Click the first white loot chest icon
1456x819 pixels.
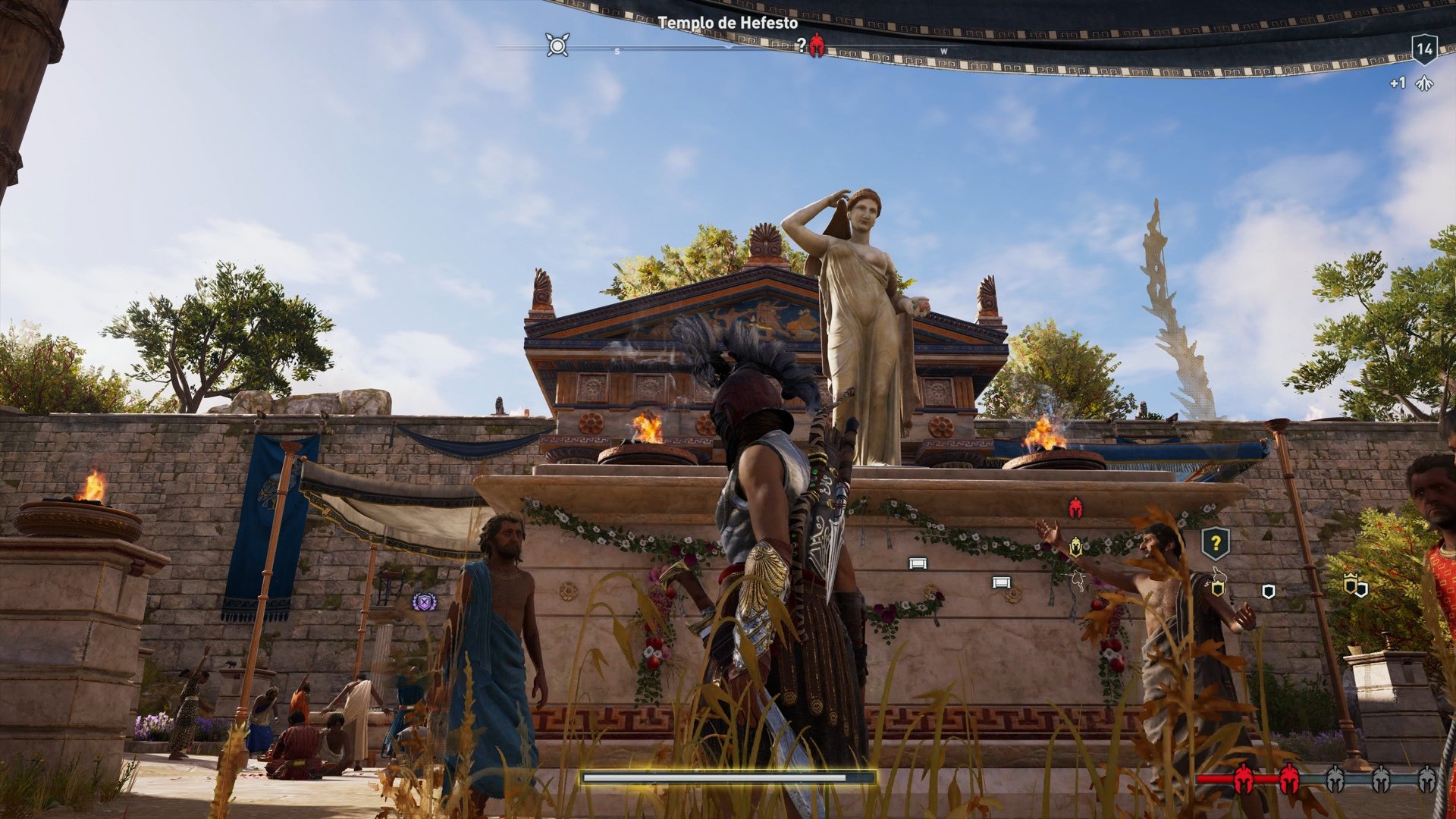(x=918, y=564)
